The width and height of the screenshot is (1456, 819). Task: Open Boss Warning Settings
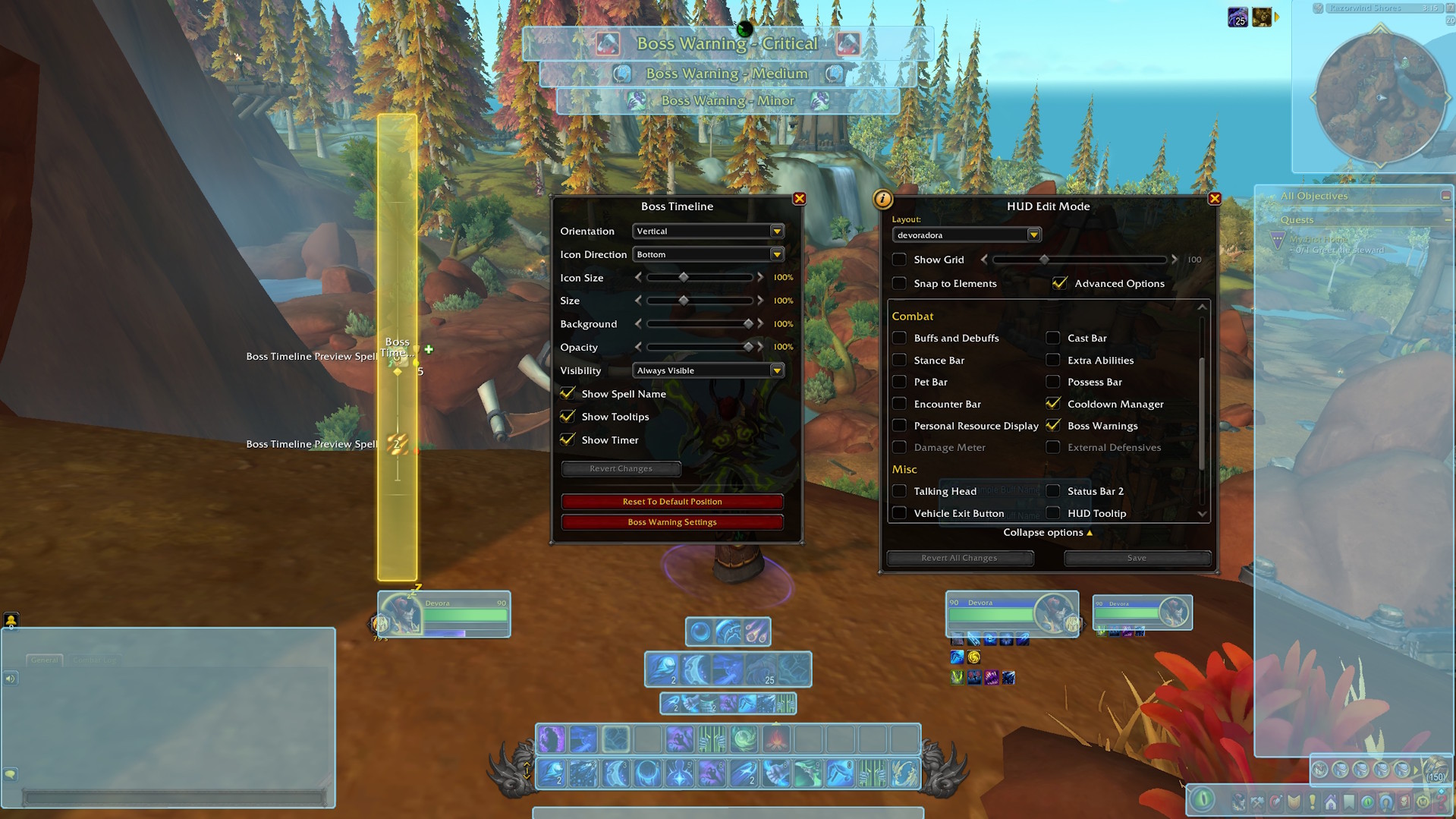671,522
